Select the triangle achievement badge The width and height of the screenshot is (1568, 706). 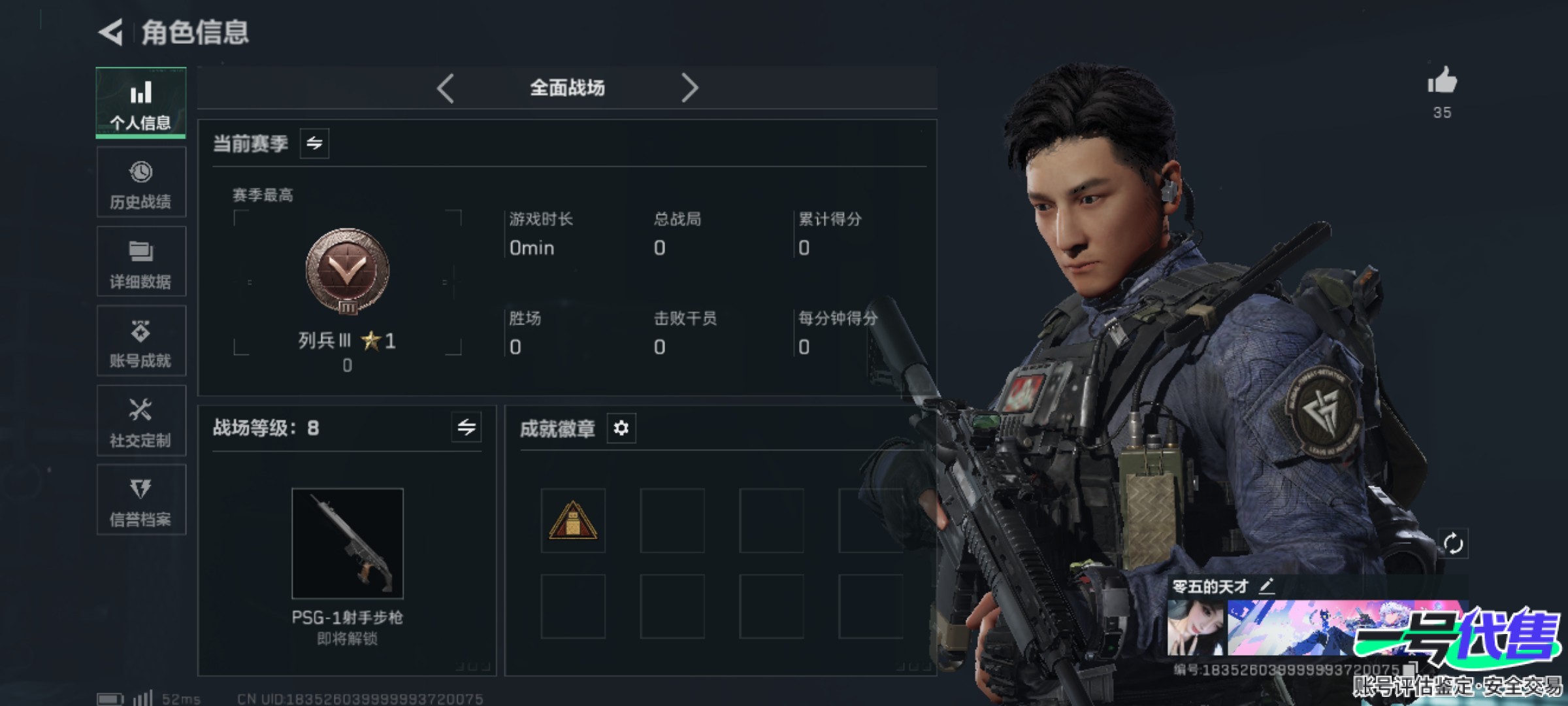(573, 521)
